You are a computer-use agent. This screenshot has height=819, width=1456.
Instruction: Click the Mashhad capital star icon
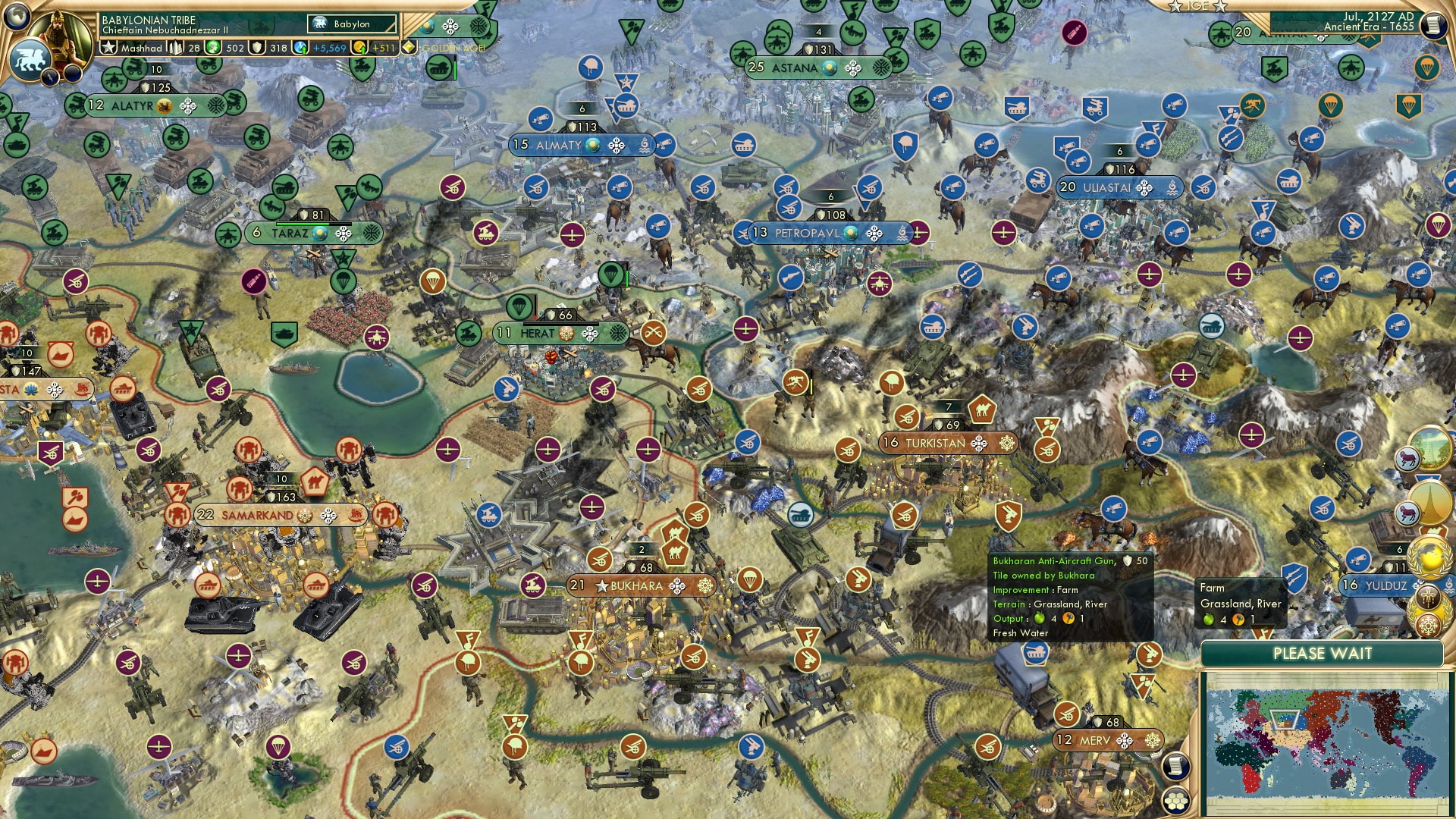[108, 48]
